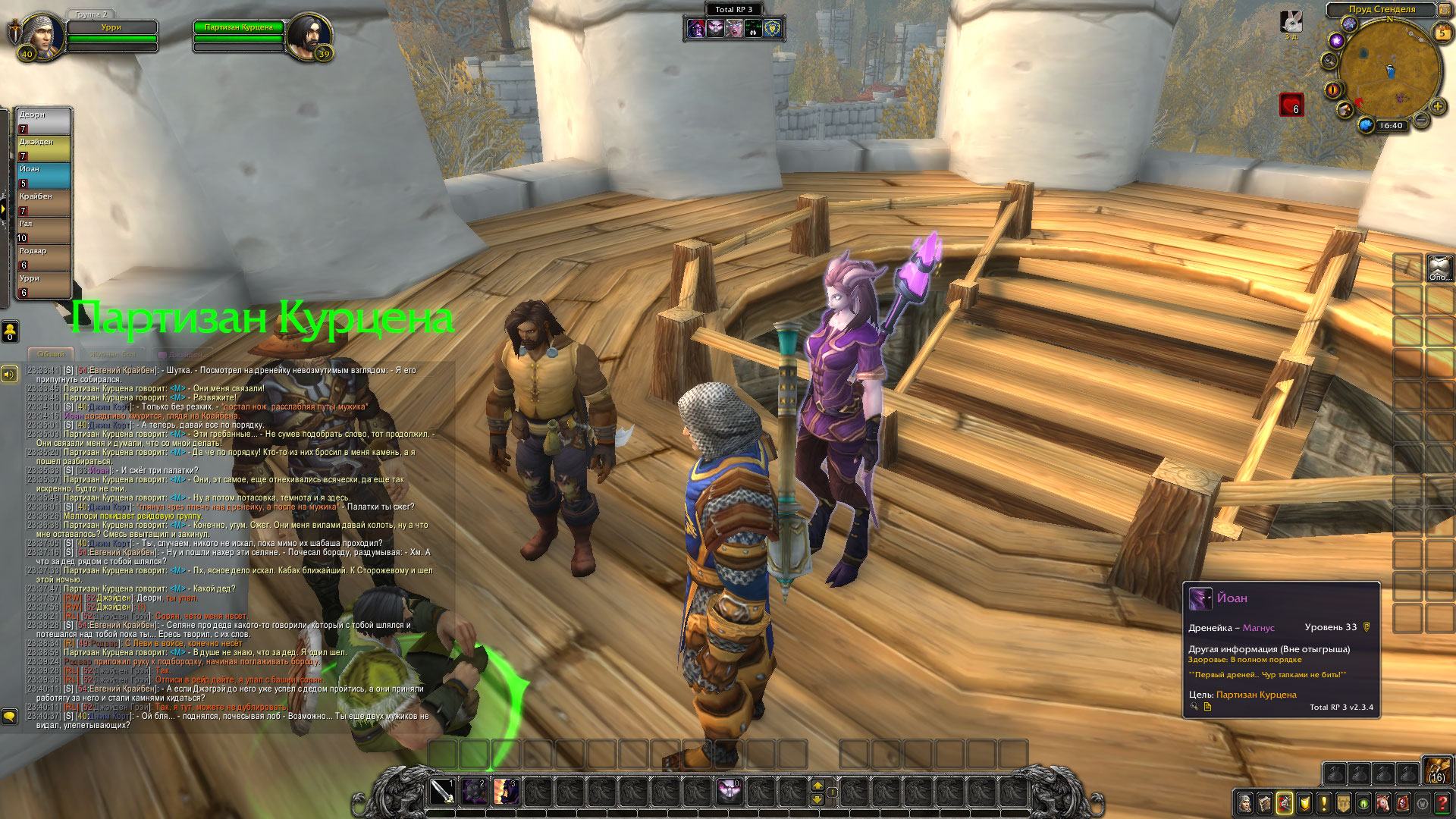Click the target portrait Партизан Курцена
The height and width of the screenshot is (819, 1456).
tap(309, 33)
